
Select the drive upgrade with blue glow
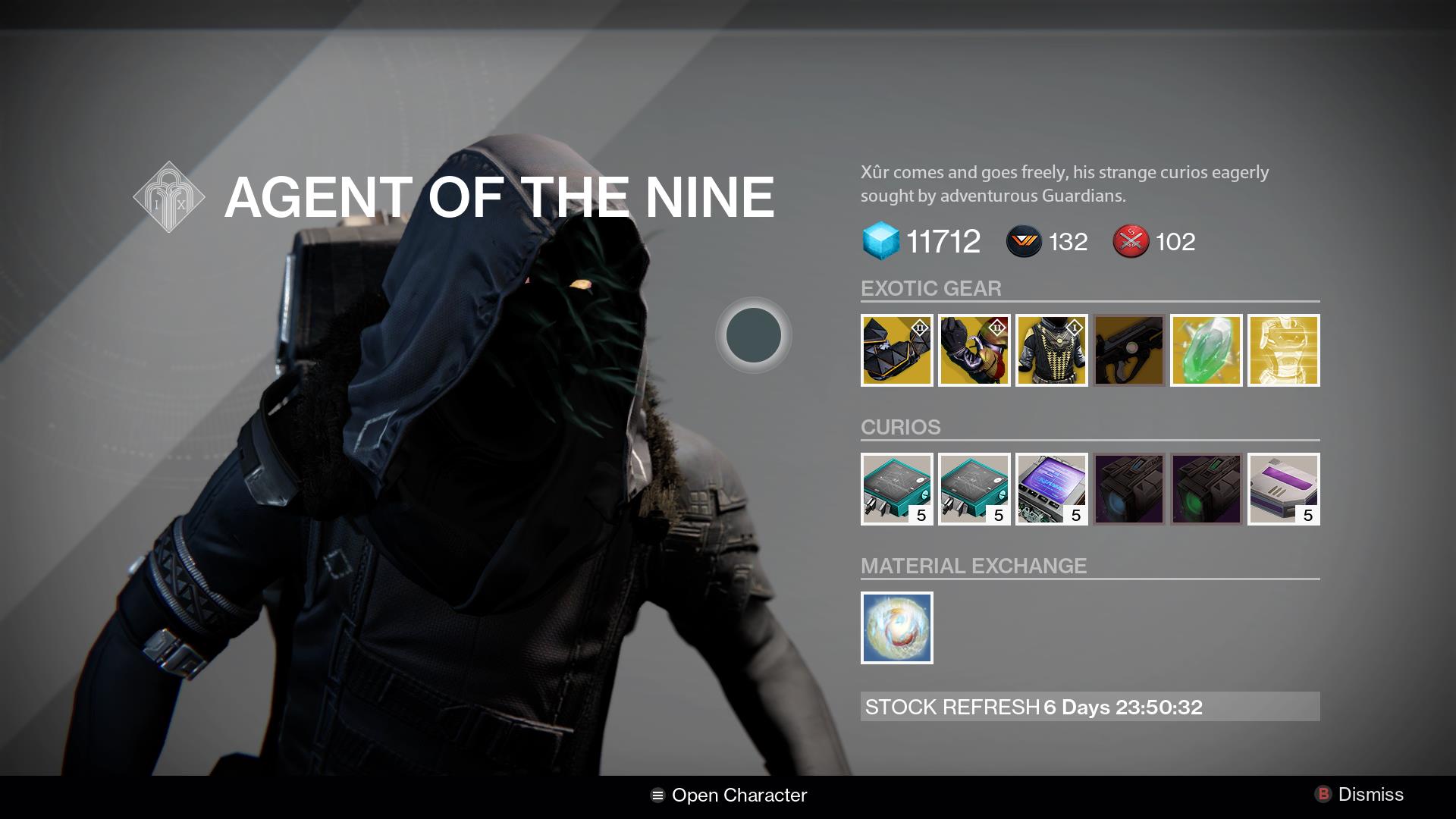[1128, 489]
